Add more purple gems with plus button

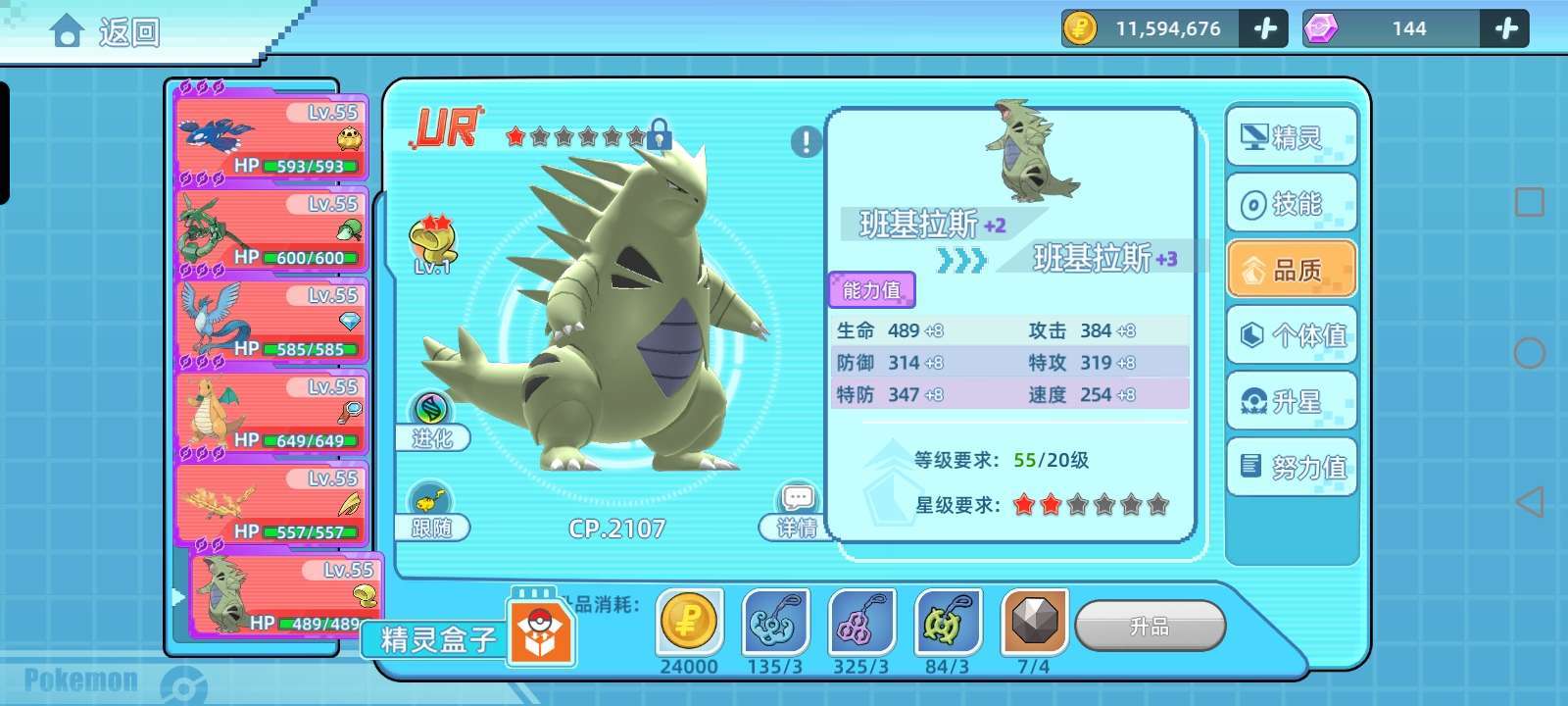tap(1505, 28)
